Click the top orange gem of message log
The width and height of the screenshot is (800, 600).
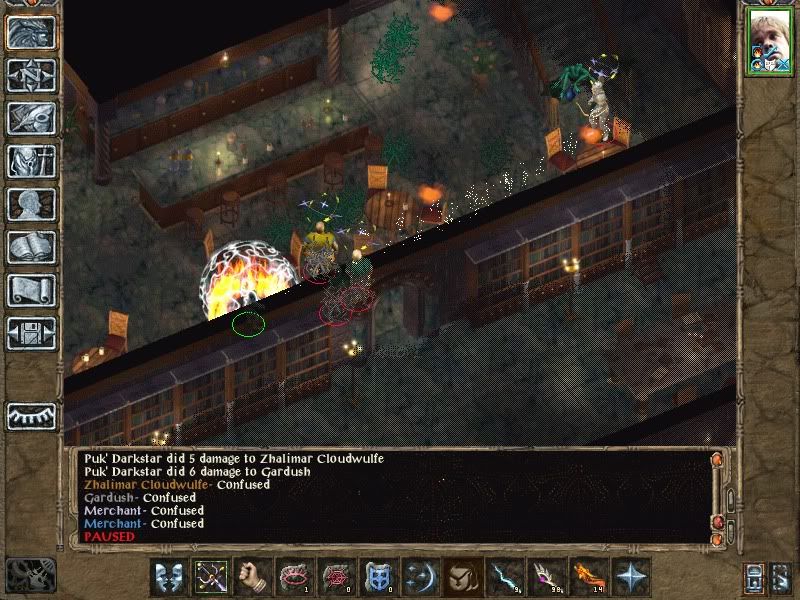click(x=716, y=461)
